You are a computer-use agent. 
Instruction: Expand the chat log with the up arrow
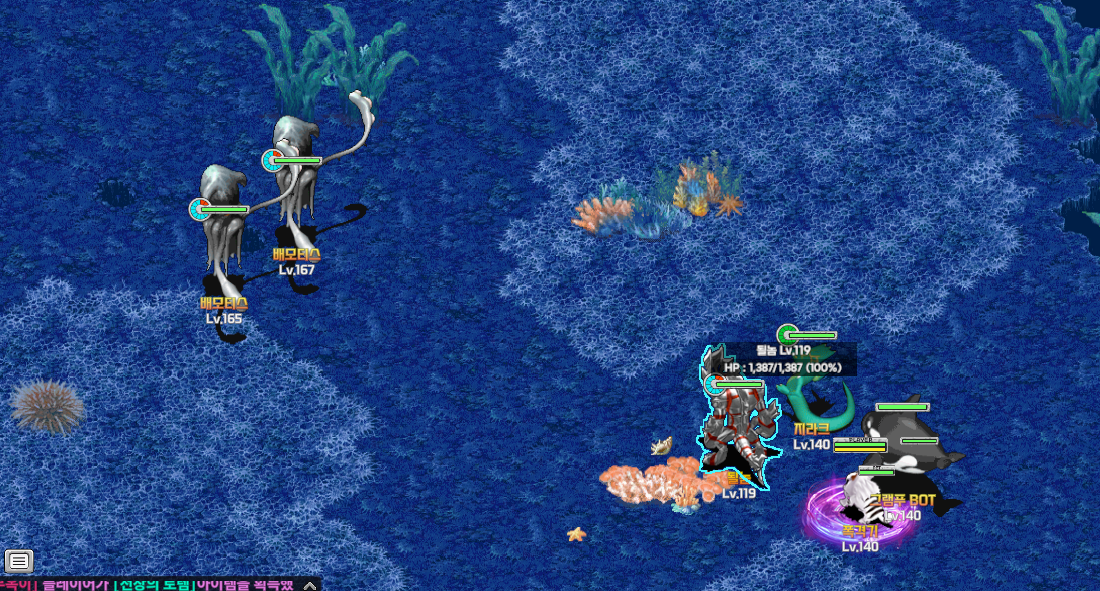coord(310,585)
